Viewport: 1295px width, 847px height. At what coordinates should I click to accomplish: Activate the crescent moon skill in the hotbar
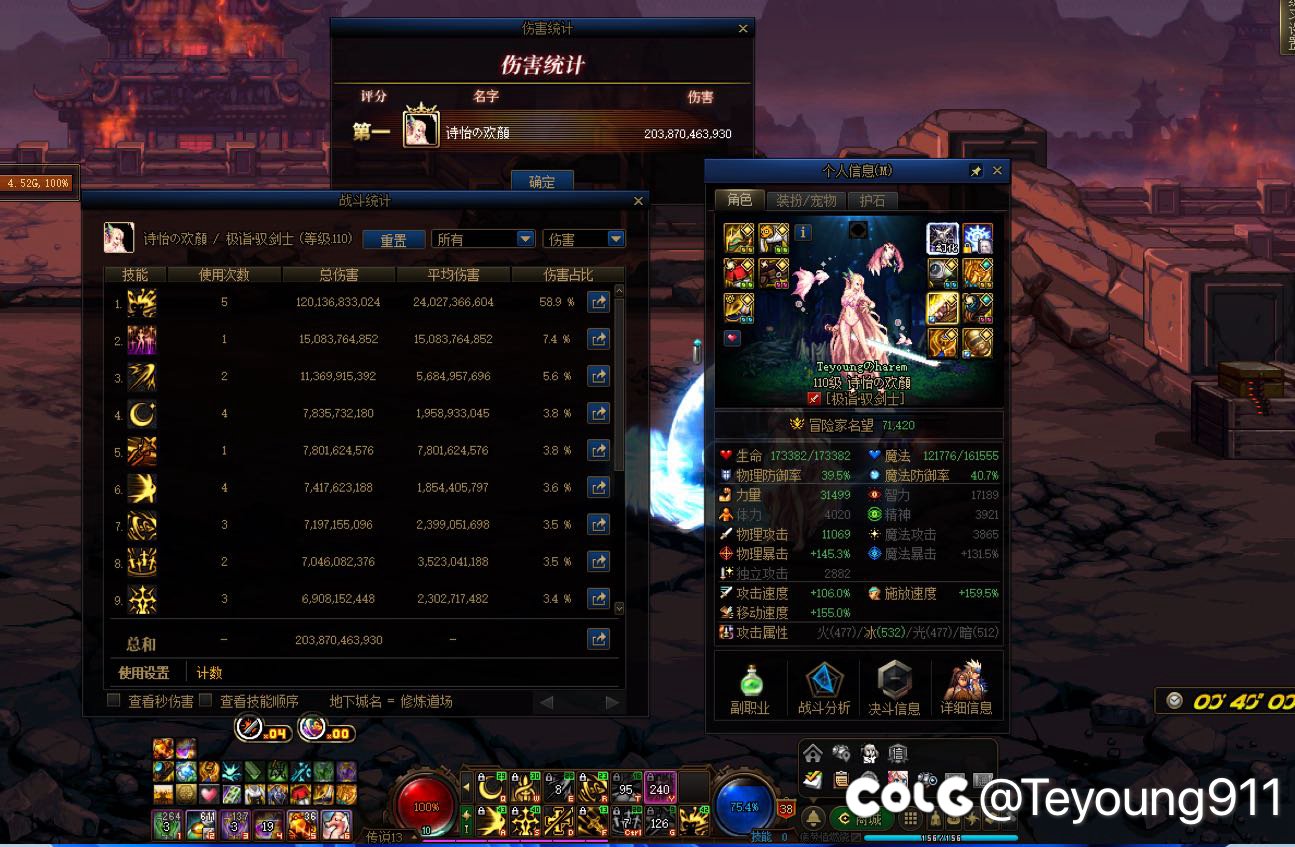click(491, 790)
